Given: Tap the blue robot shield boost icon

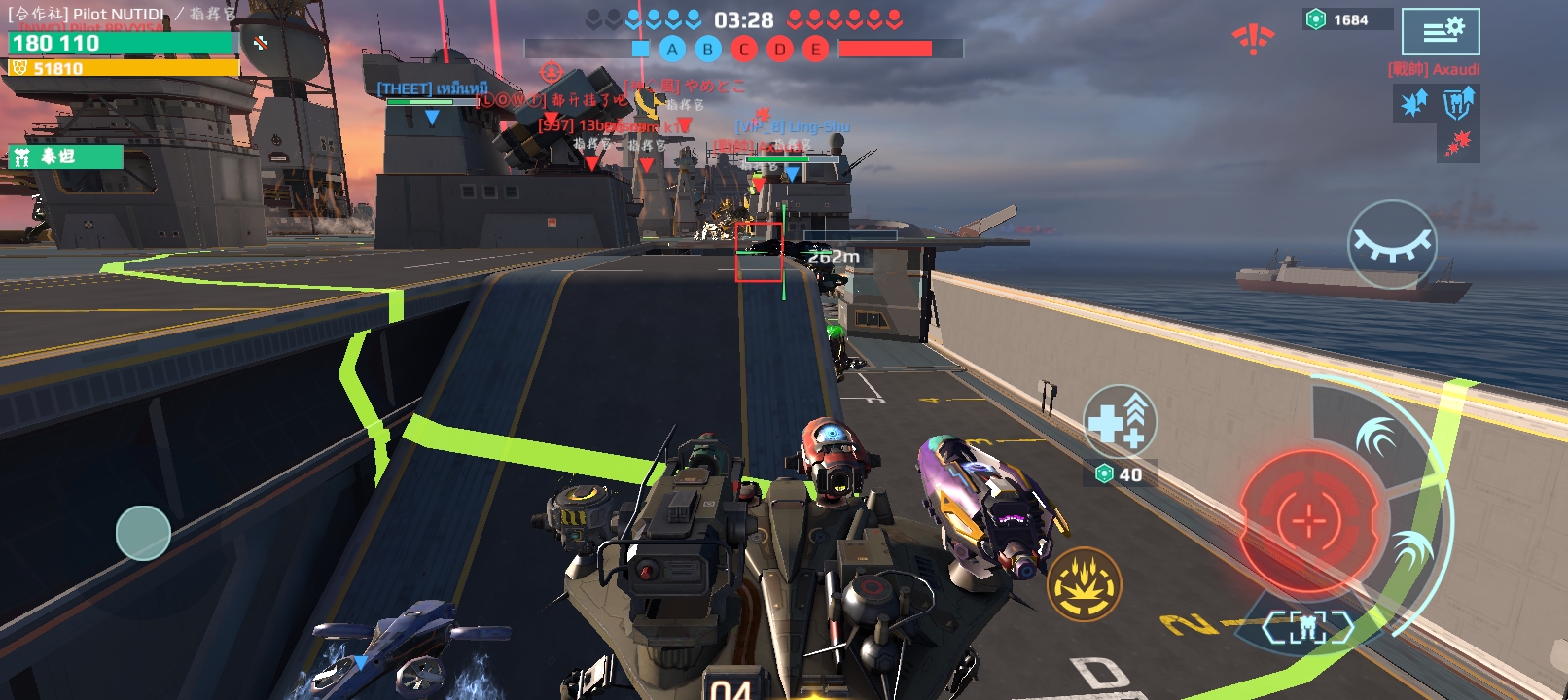Looking at the screenshot, I should pos(1458,103).
